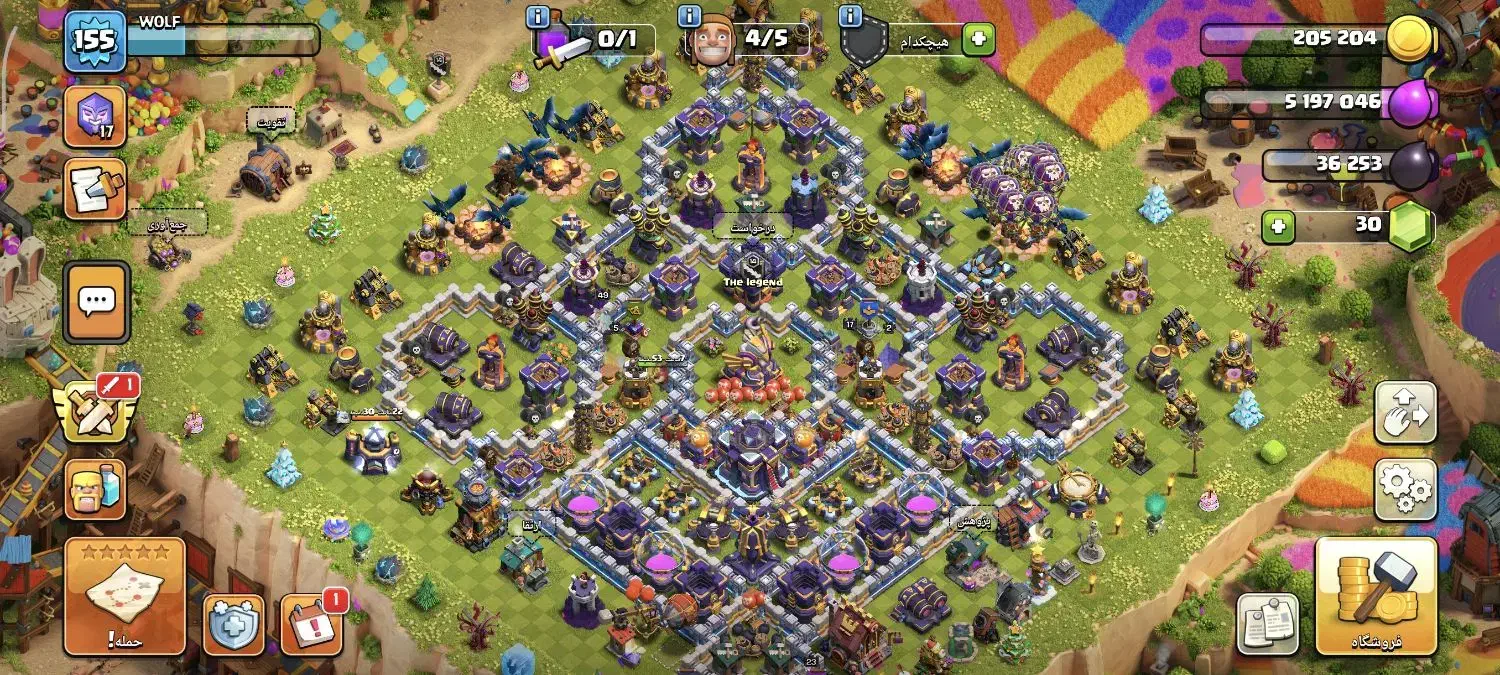Show info for the sword counter
The width and height of the screenshot is (1500, 675).
point(539,16)
